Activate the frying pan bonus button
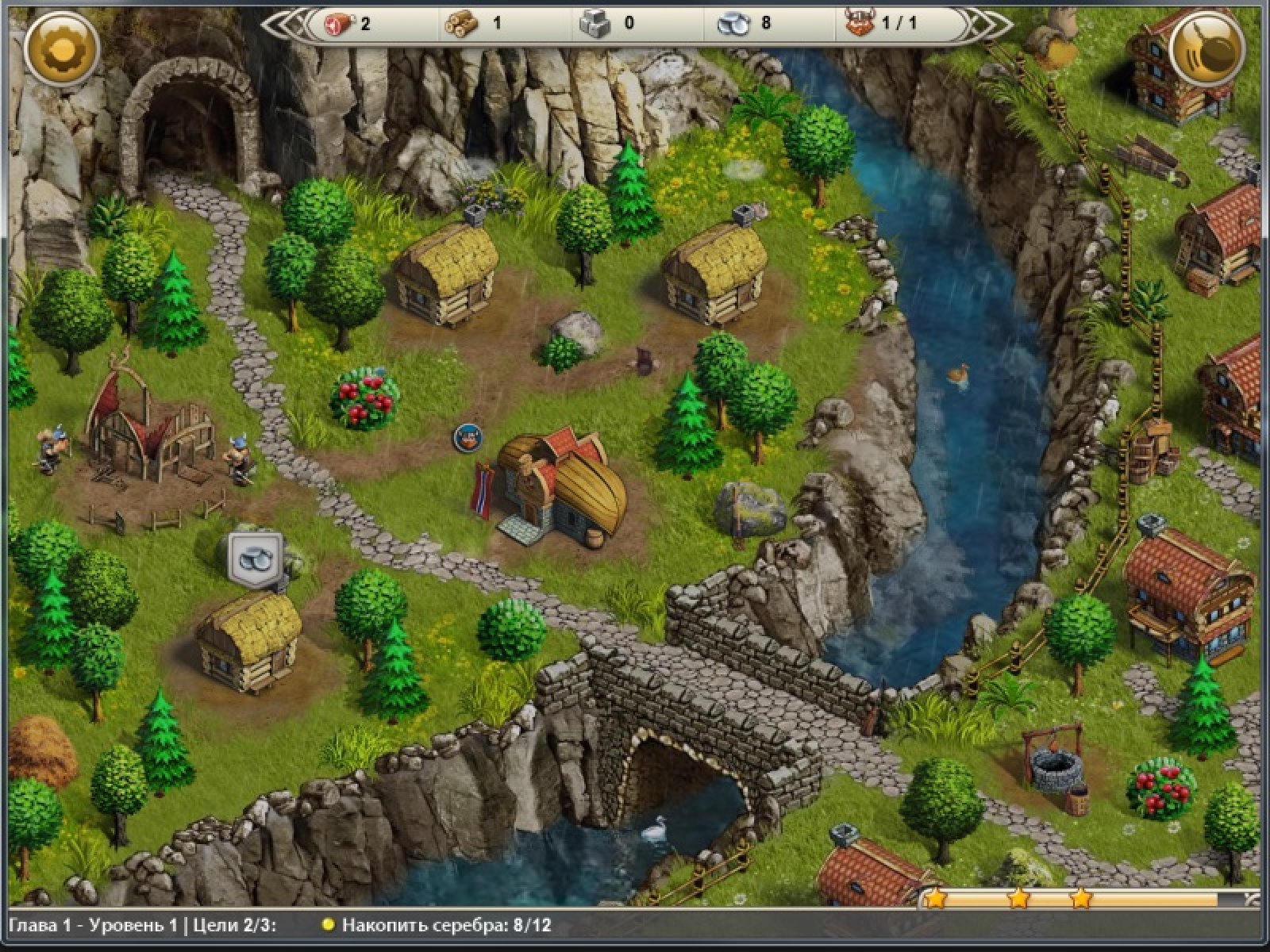The image size is (1270, 952). pos(1207,49)
